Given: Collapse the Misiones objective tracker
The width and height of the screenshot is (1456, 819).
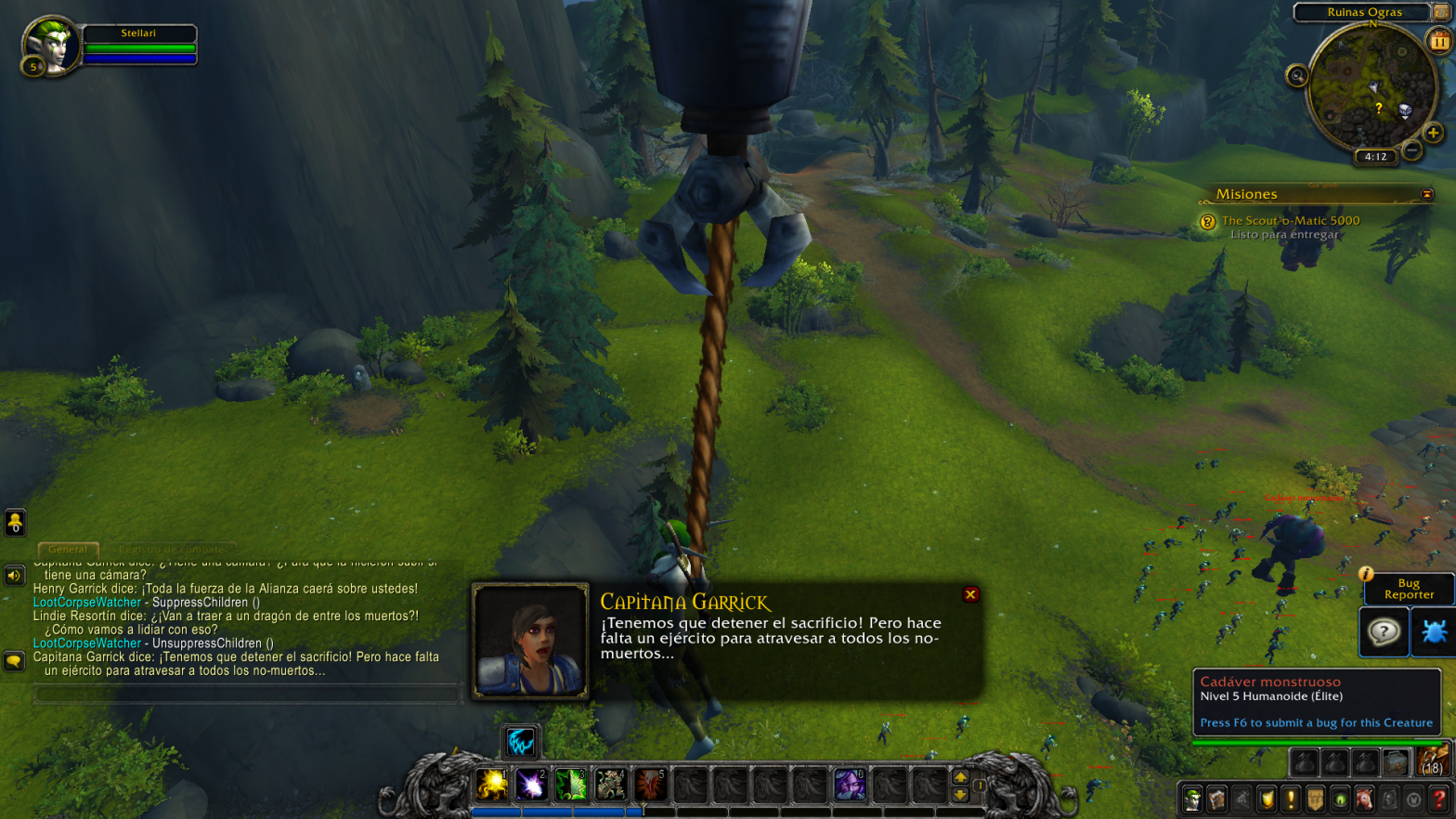Looking at the screenshot, I should (x=1427, y=194).
